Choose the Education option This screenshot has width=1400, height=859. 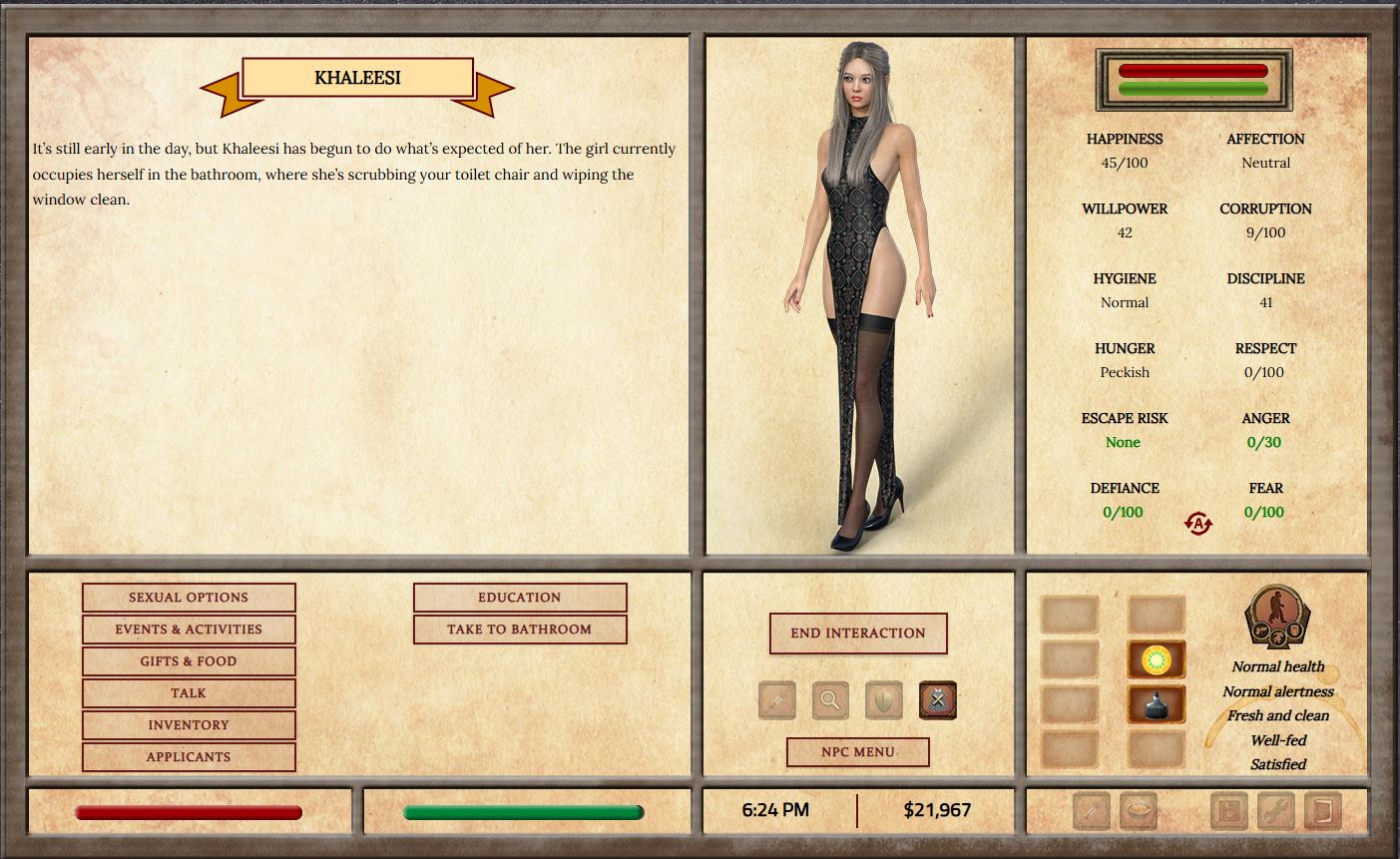point(520,598)
